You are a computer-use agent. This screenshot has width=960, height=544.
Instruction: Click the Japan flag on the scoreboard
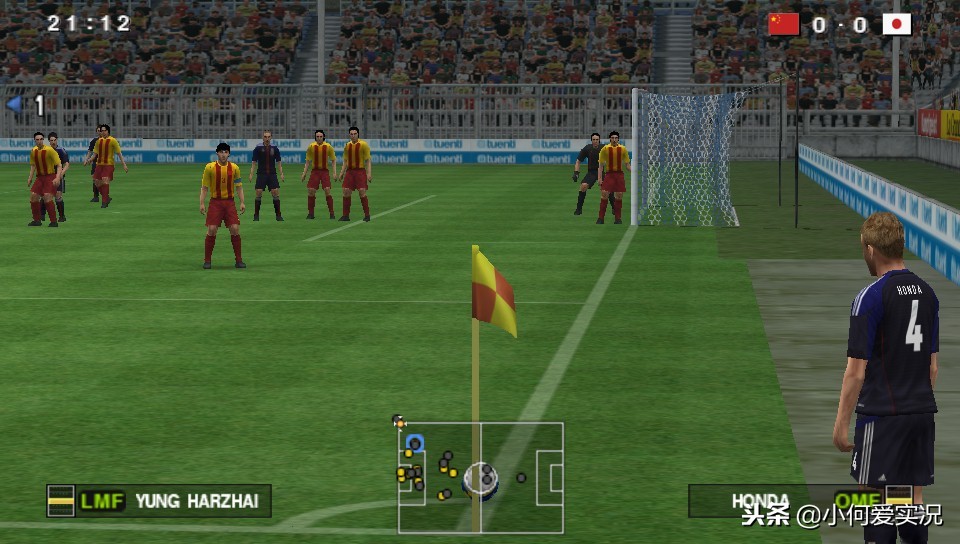point(896,24)
